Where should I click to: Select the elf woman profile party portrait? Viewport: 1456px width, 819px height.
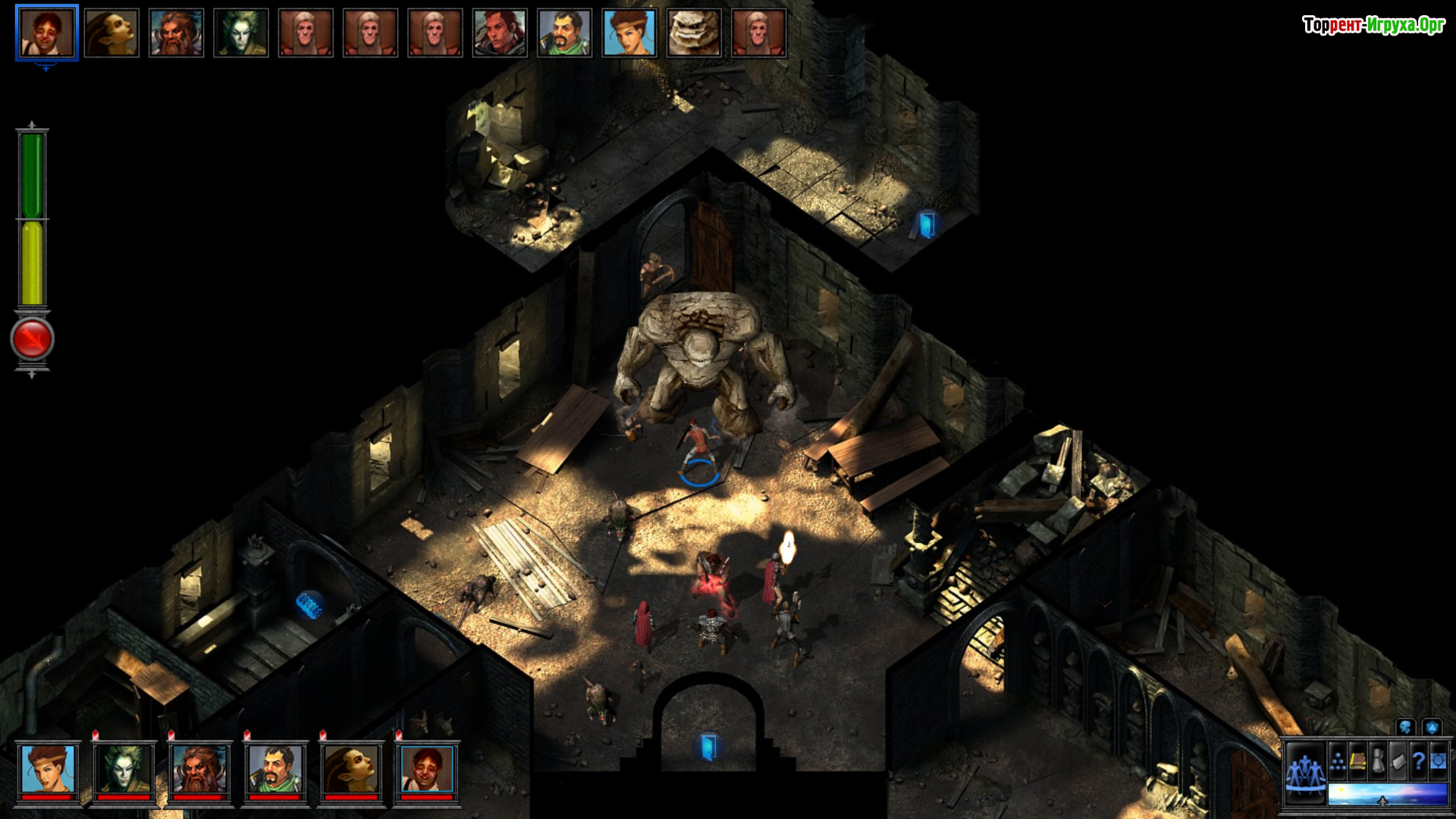point(351,769)
